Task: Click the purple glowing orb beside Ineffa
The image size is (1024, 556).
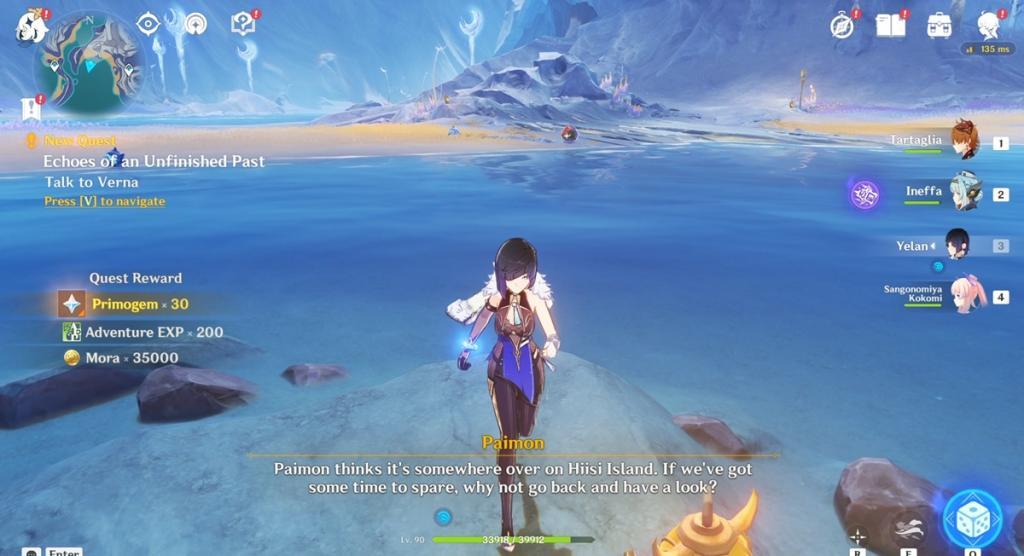Action: click(x=864, y=193)
